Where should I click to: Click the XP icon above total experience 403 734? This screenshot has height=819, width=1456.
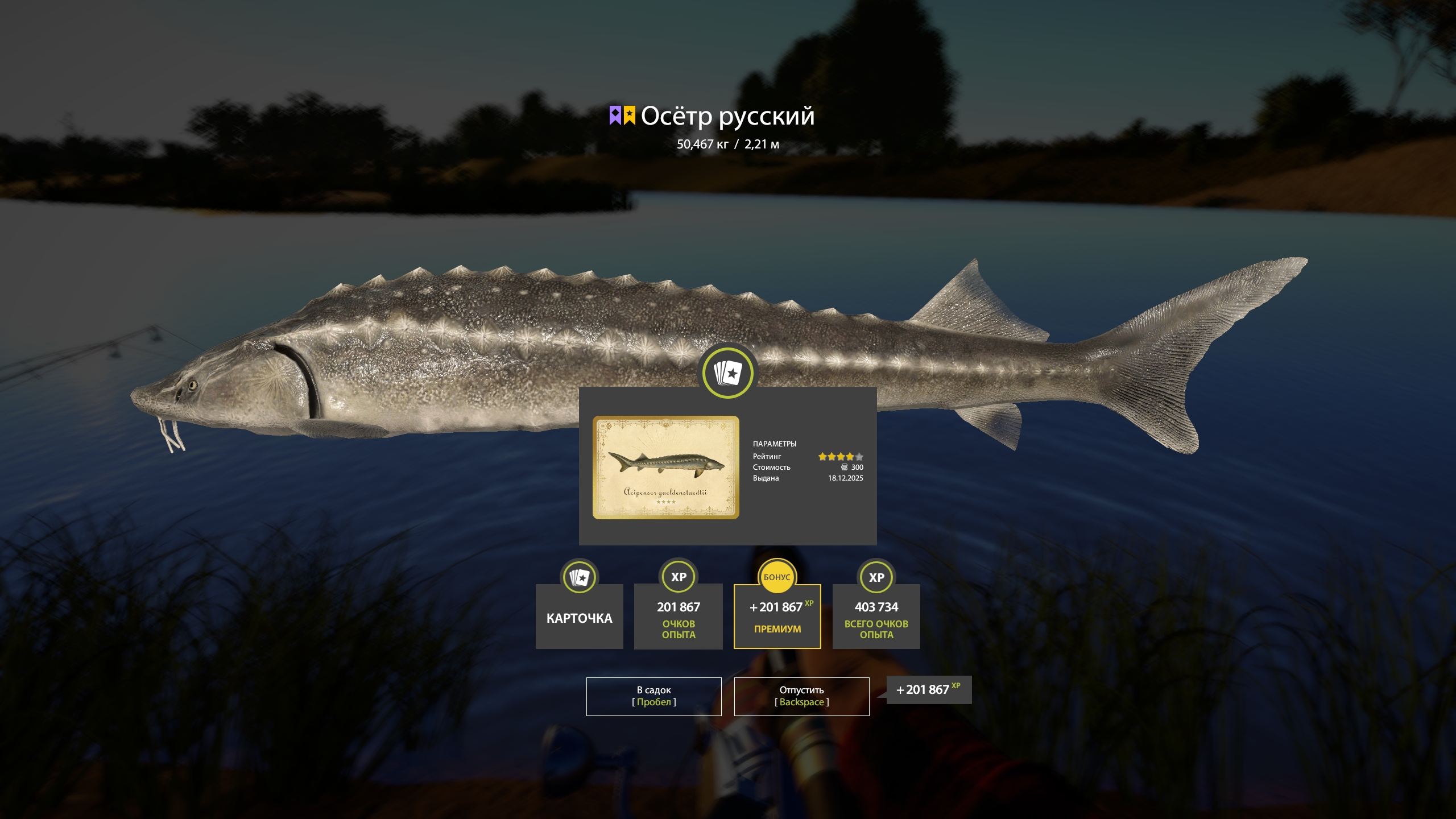[876, 577]
